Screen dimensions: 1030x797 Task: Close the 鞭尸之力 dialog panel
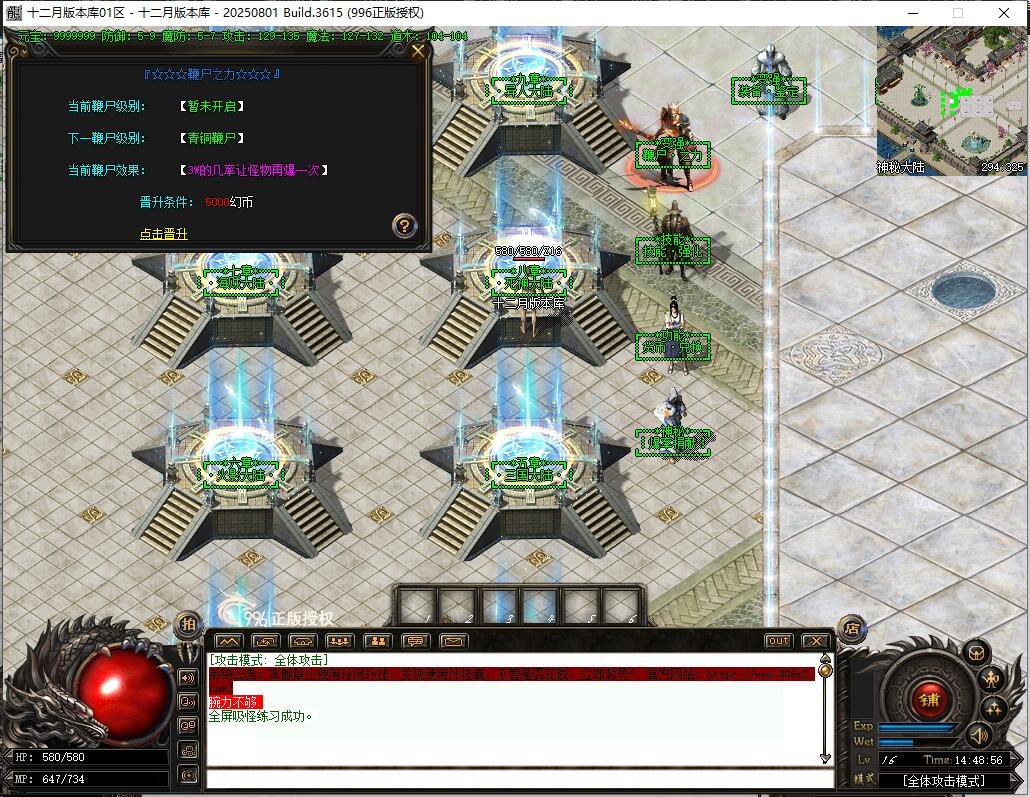click(418, 51)
